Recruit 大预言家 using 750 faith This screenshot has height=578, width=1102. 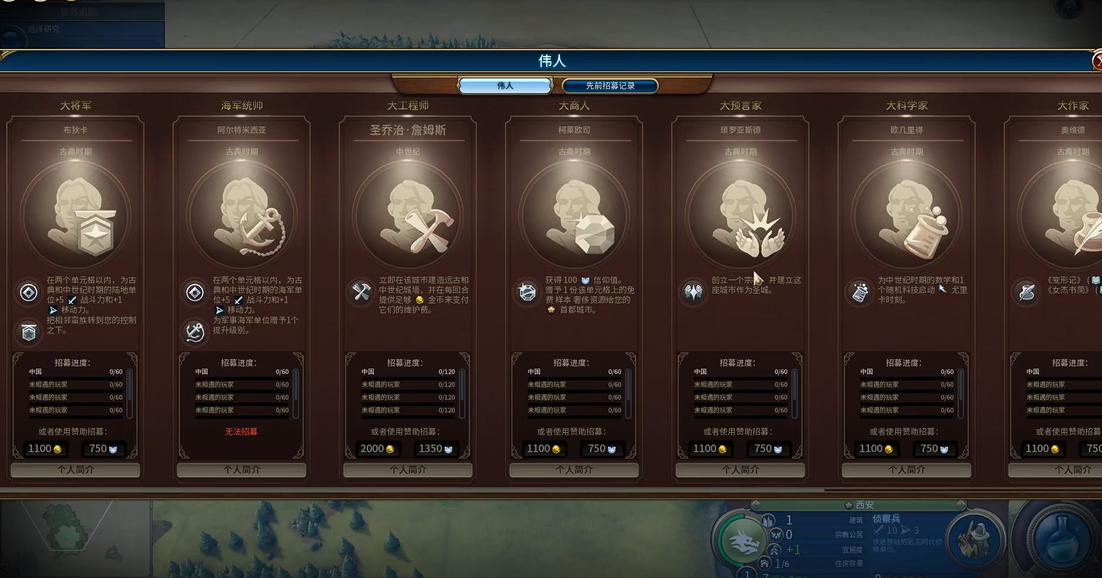pyautogui.click(x=769, y=449)
